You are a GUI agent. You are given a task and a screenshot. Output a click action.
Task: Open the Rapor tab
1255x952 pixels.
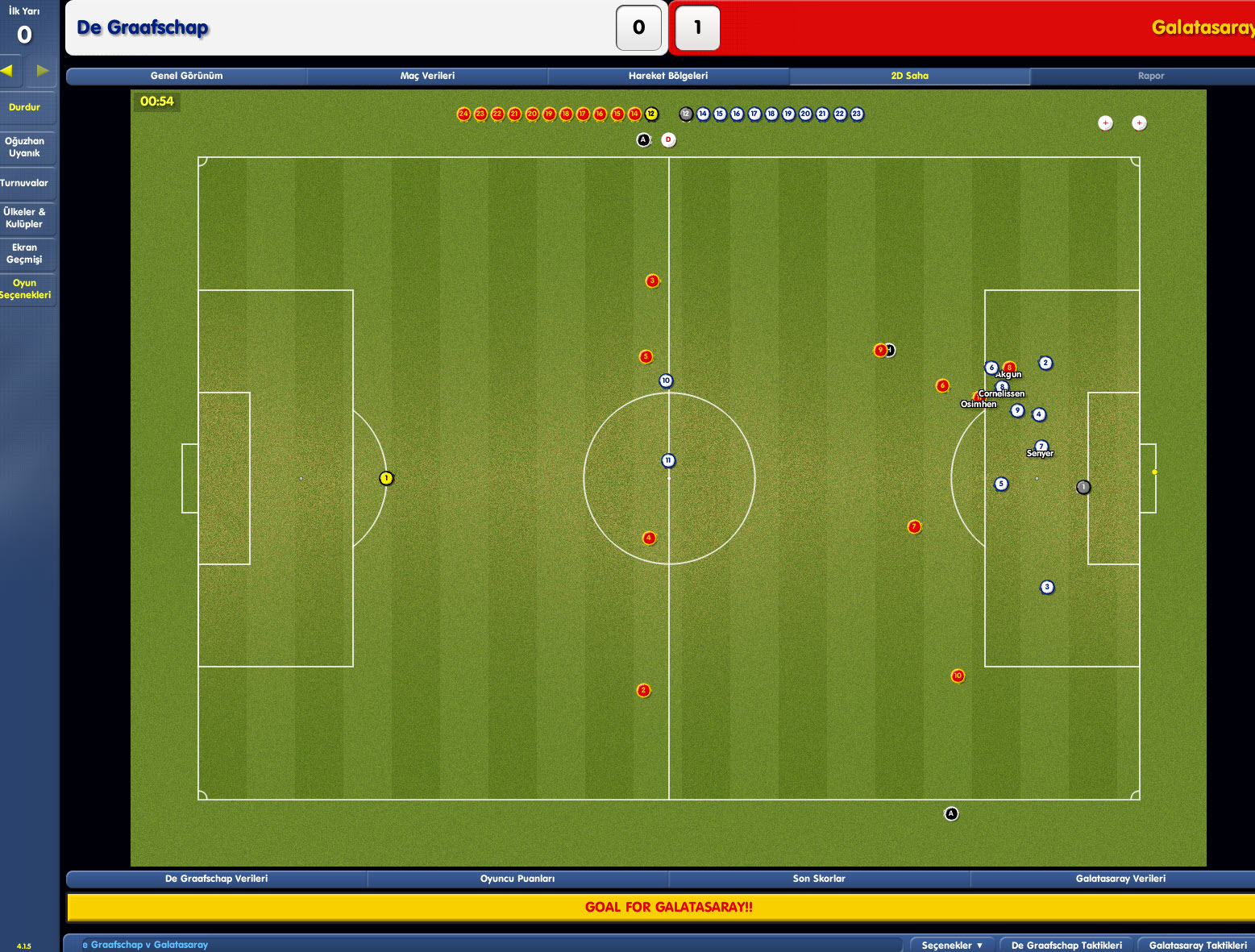click(x=1150, y=76)
